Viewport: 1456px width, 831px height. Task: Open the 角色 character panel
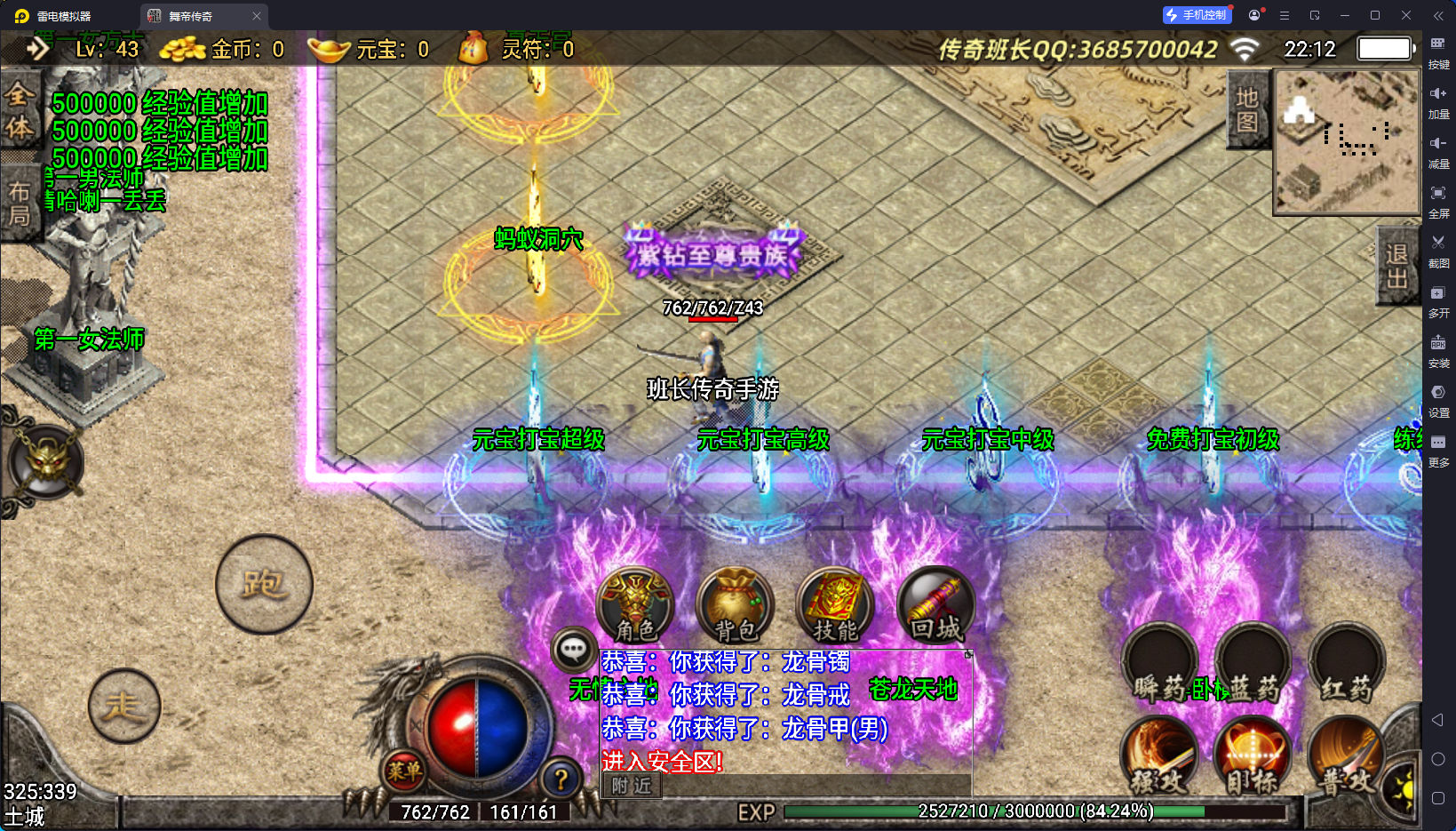click(x=635, y=605)
